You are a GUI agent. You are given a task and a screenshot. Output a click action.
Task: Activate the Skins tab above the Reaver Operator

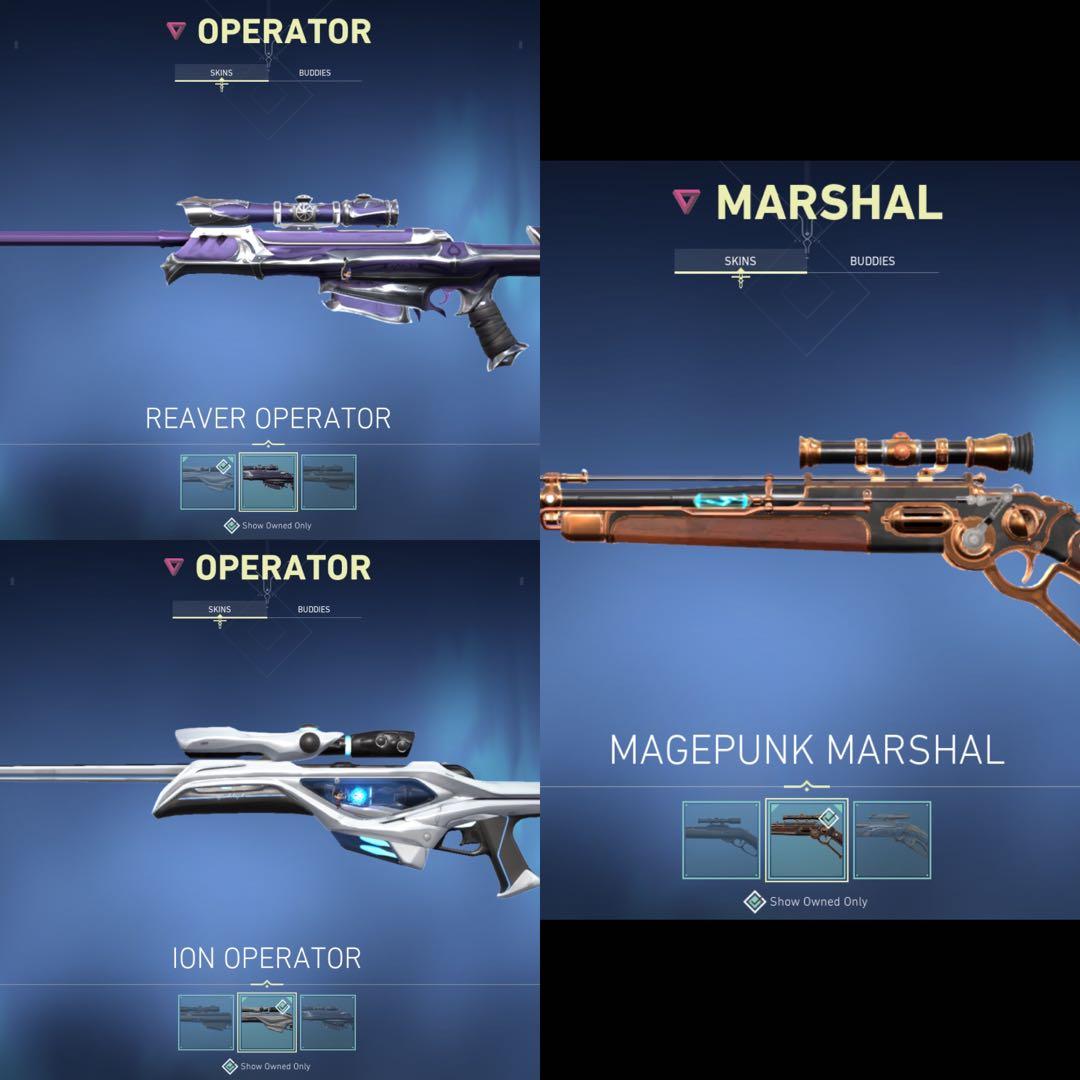(221, 73)
